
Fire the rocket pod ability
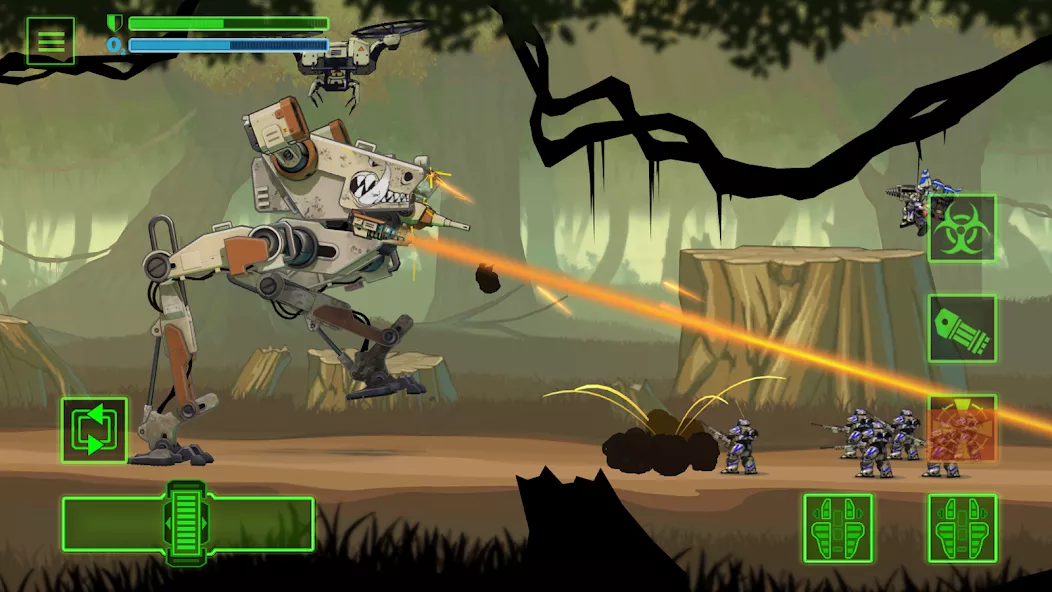[x=962, y=328]
